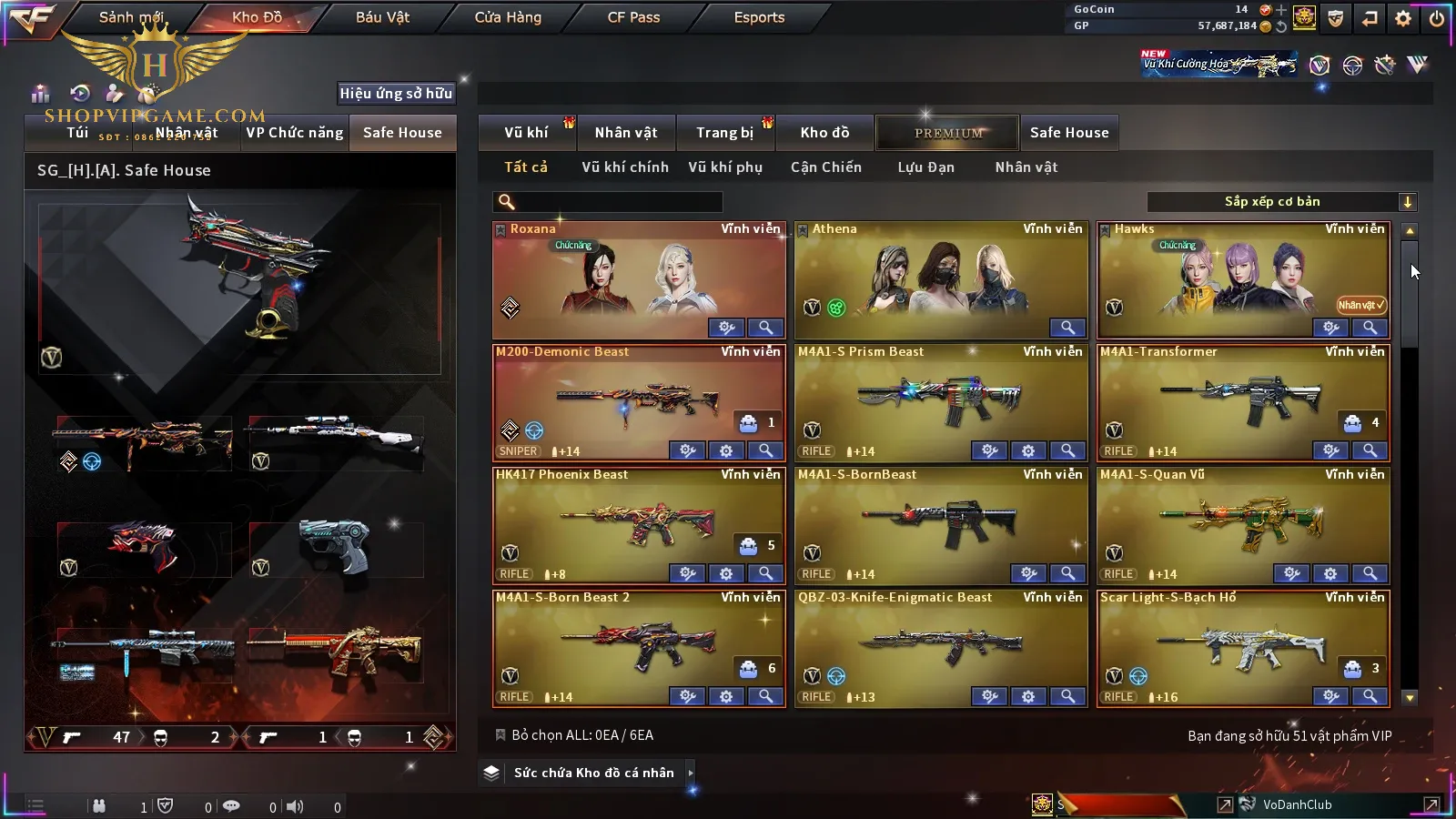Switch to the Esports menu
Image resolution: width=1456 pixels, height=819 pixels.
click(759, 17)
